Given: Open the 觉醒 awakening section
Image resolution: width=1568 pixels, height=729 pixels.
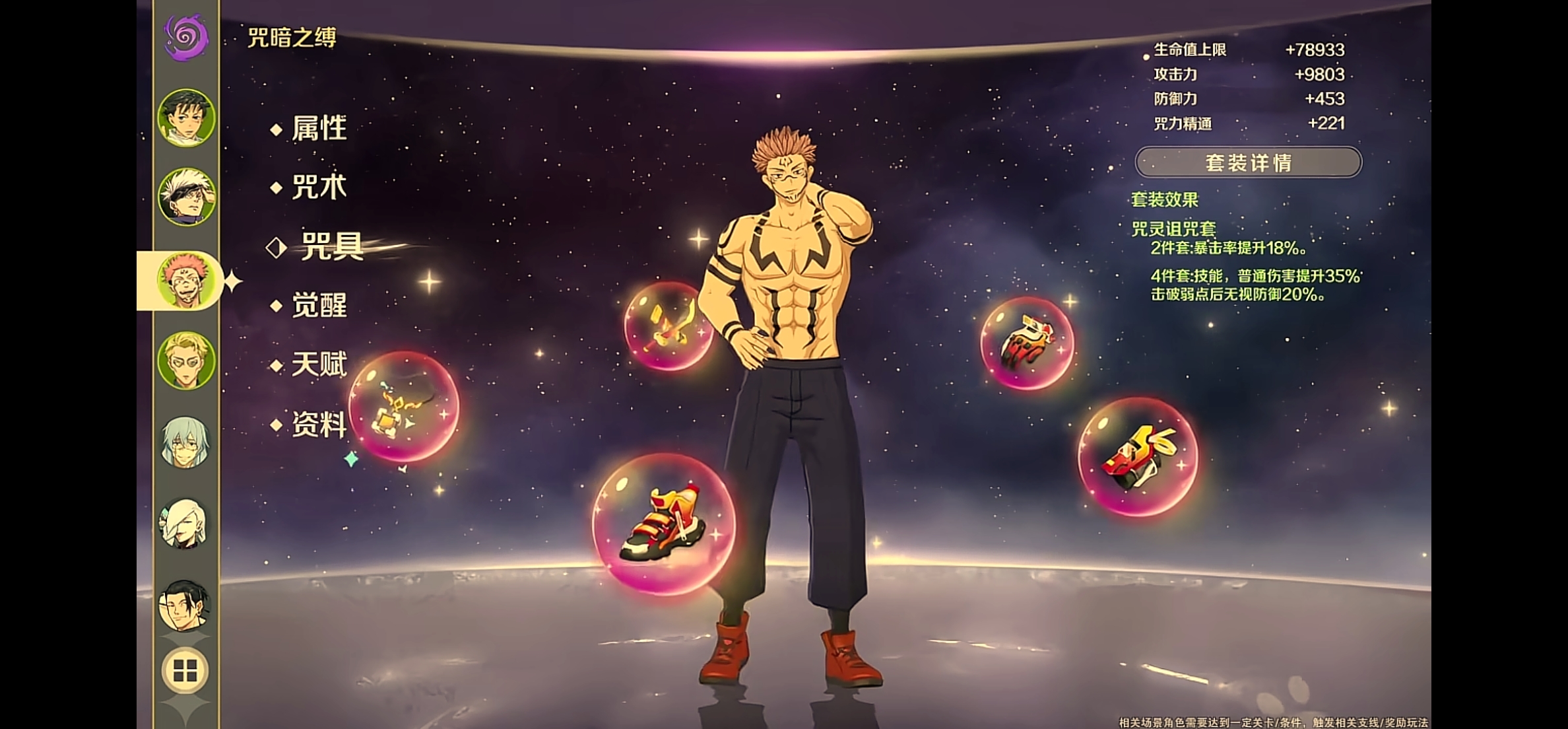Looking at the screenshot, I should coord(319,306).
